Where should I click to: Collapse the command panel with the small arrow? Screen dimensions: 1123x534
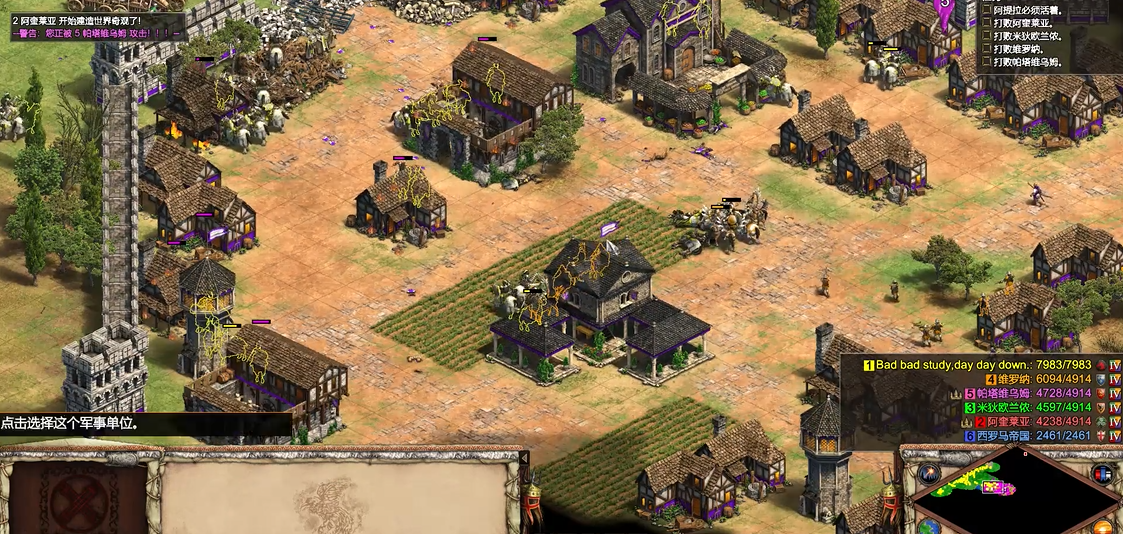point(523,458)
